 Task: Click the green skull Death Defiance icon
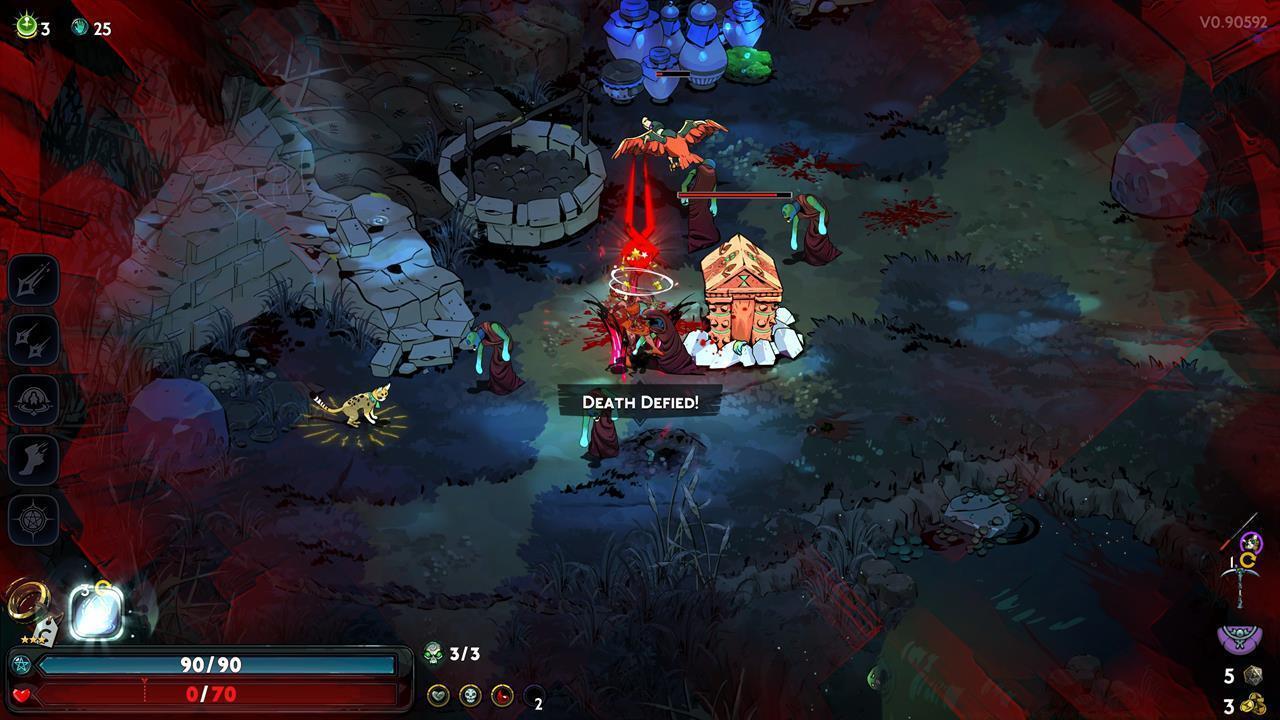click(x=433, y=654)
